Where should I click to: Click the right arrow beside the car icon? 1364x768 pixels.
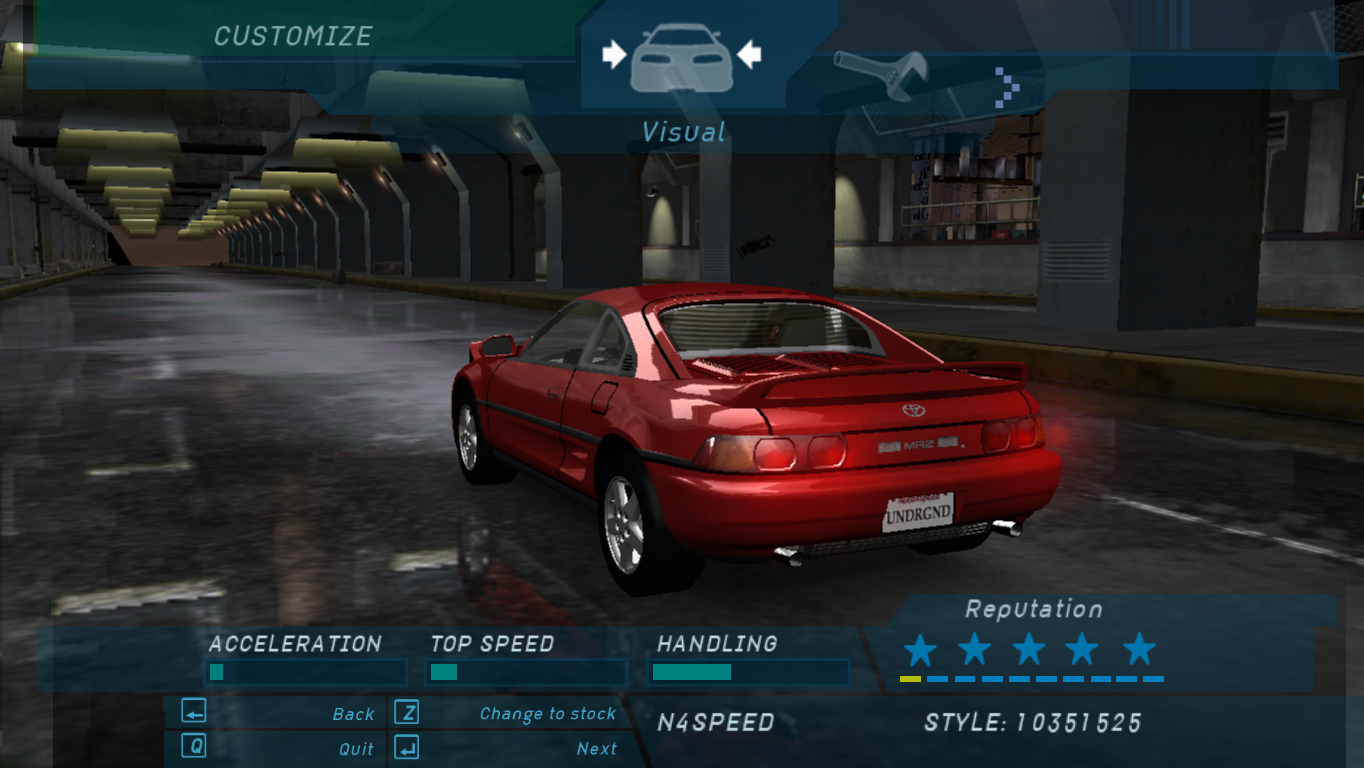point(748,55)
